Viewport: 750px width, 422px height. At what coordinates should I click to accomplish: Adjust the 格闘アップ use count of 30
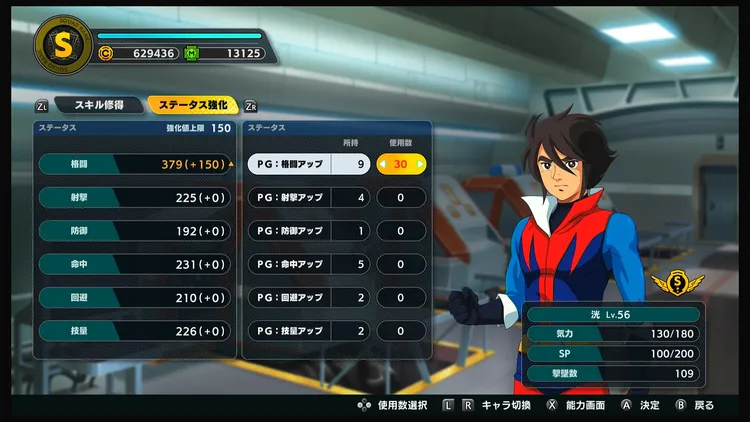pos(401,164)
